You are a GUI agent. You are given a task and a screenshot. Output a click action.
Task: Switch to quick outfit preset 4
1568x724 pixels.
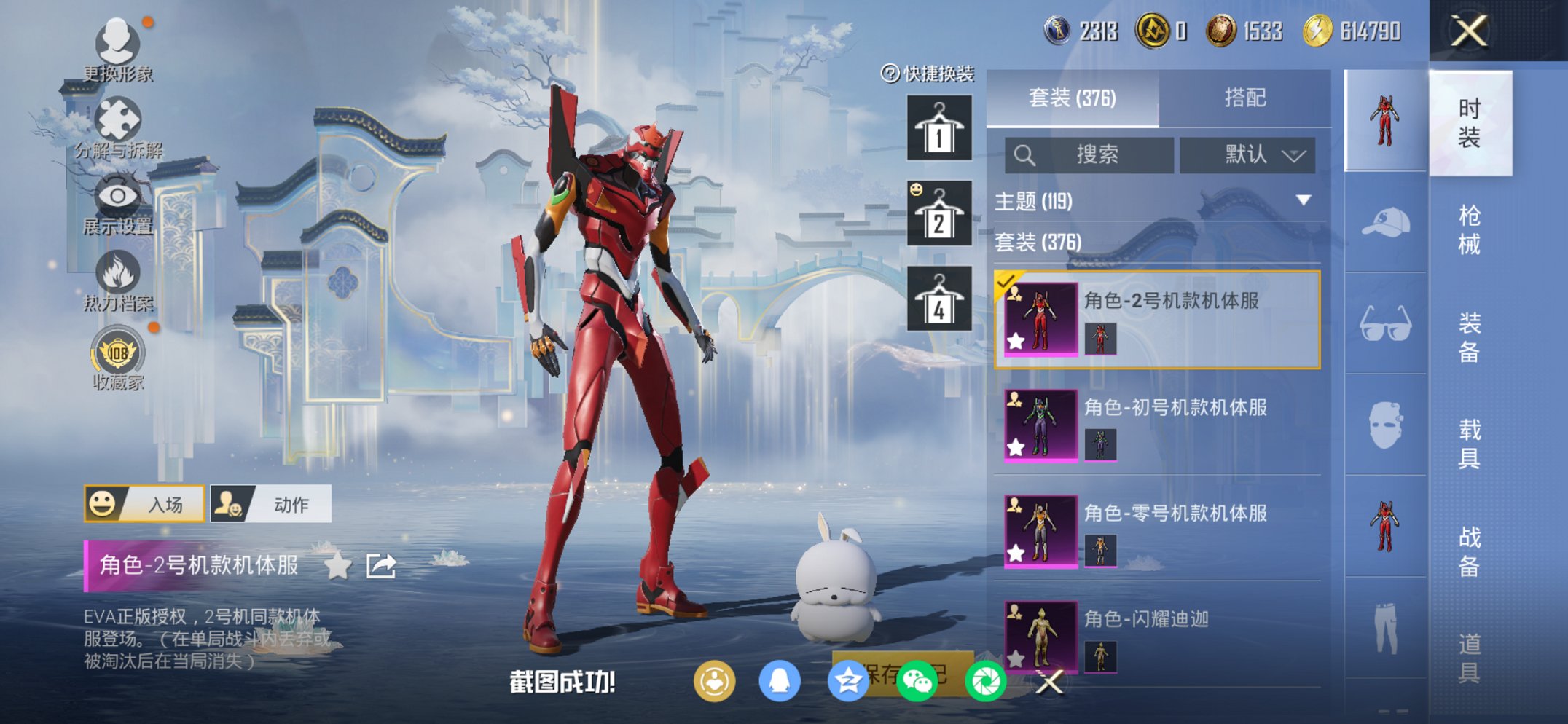938,299
